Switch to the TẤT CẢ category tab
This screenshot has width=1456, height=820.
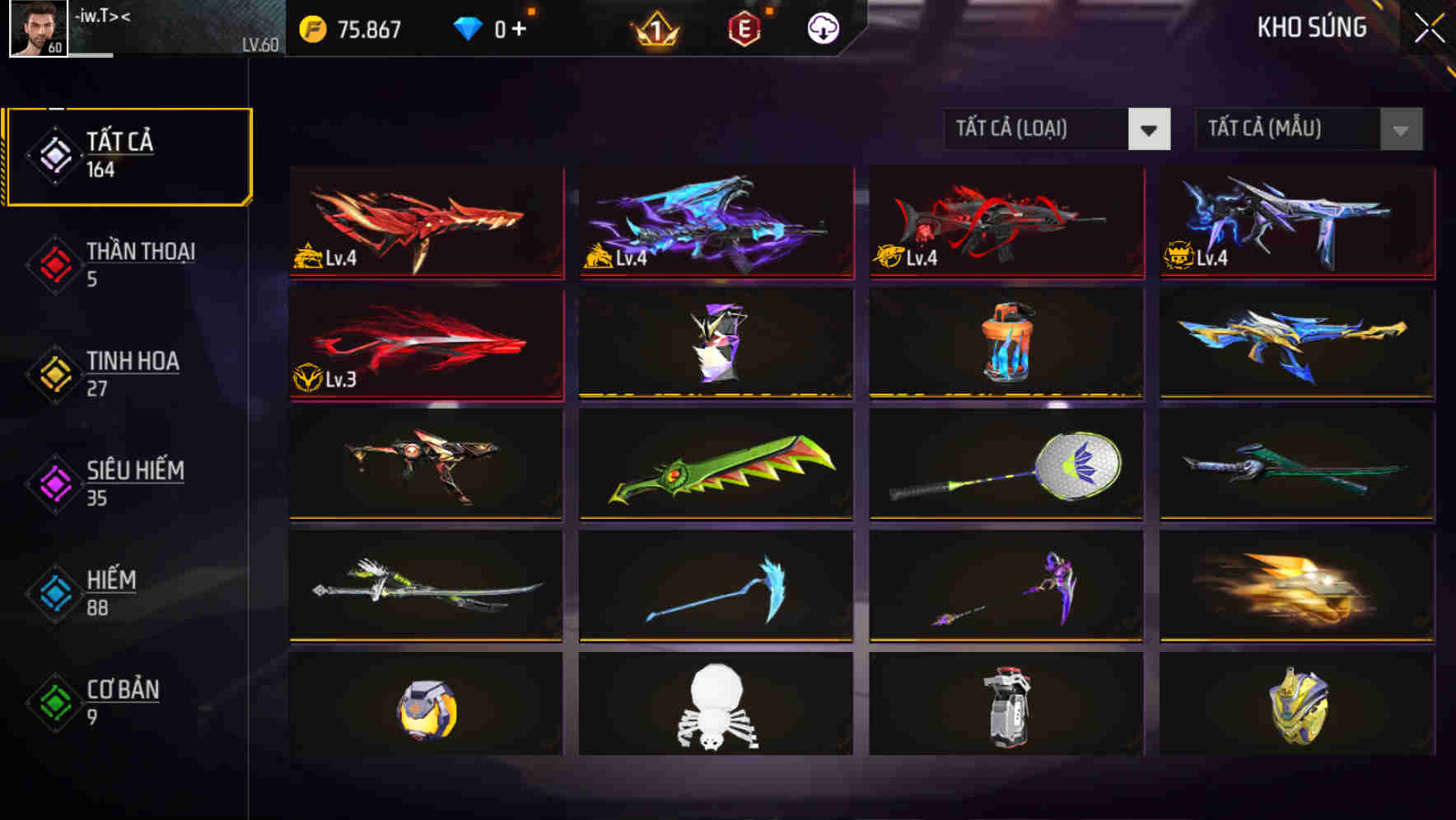(128, 155)
